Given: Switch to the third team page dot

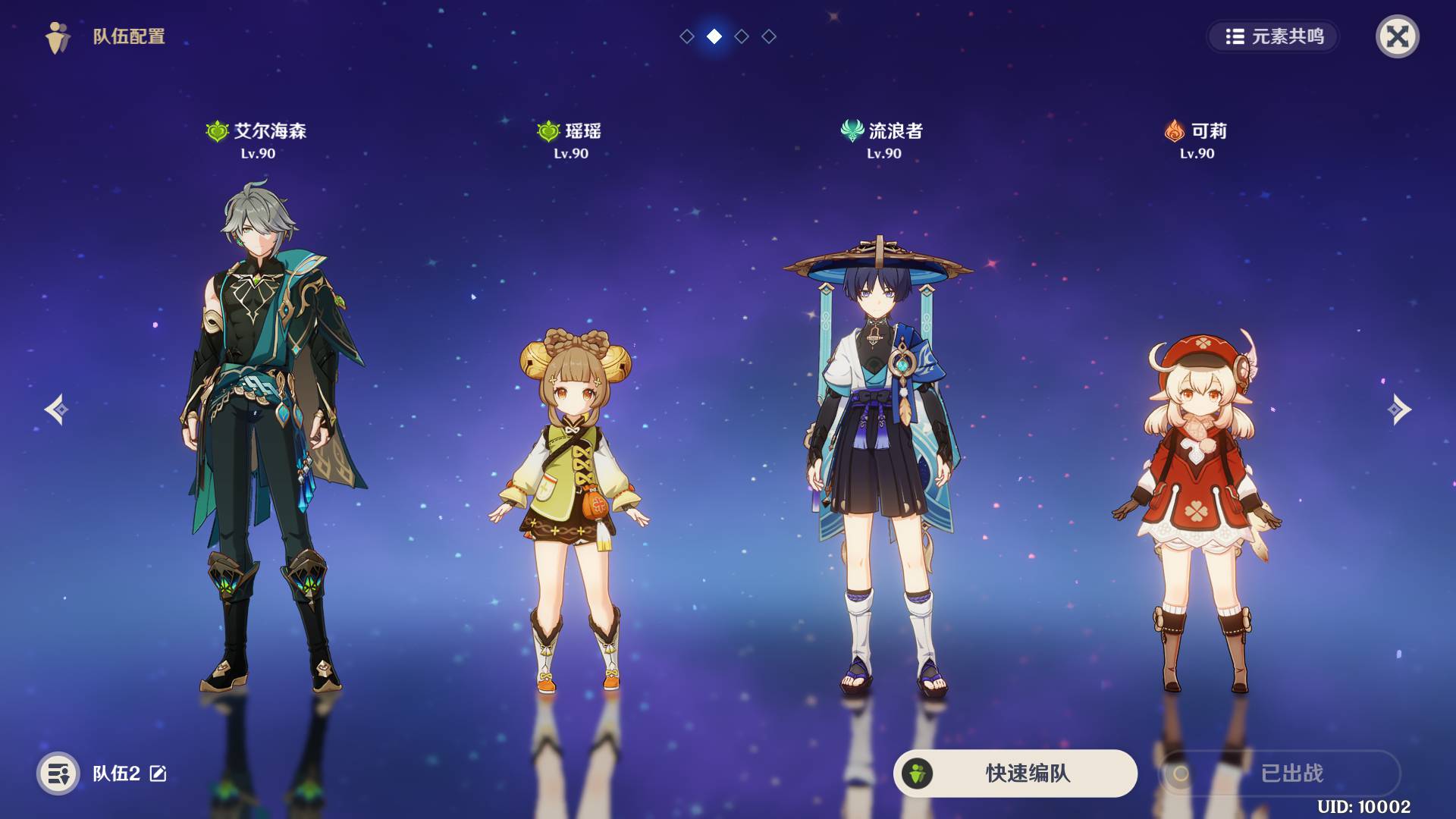Looking at the screenshot, I should (742, 36).
